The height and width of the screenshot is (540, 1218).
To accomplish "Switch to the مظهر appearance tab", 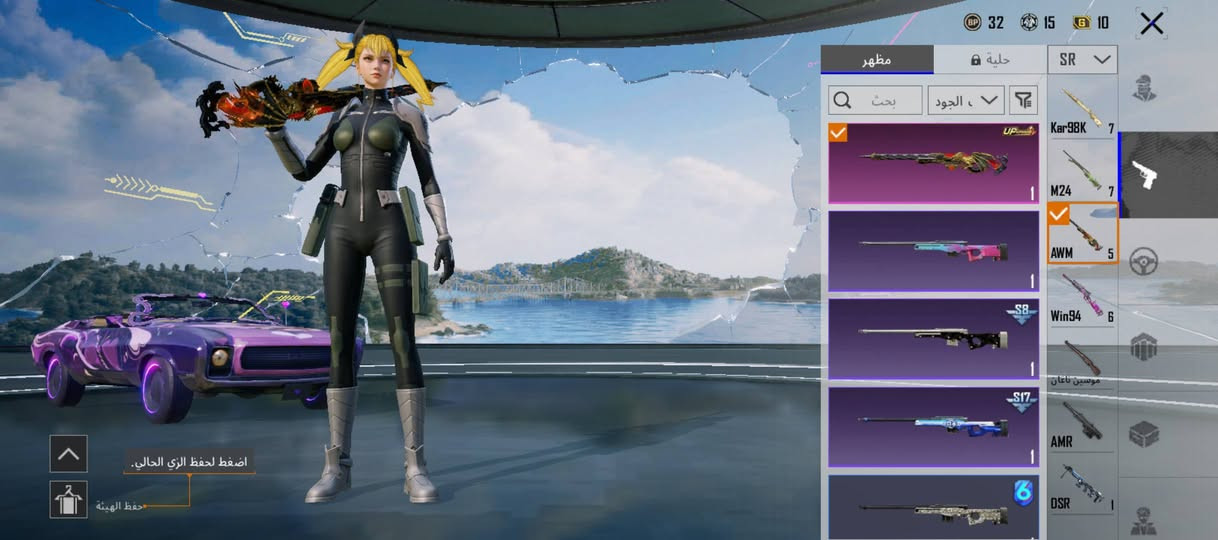I will pyautogui.click(x=877, y=60).
